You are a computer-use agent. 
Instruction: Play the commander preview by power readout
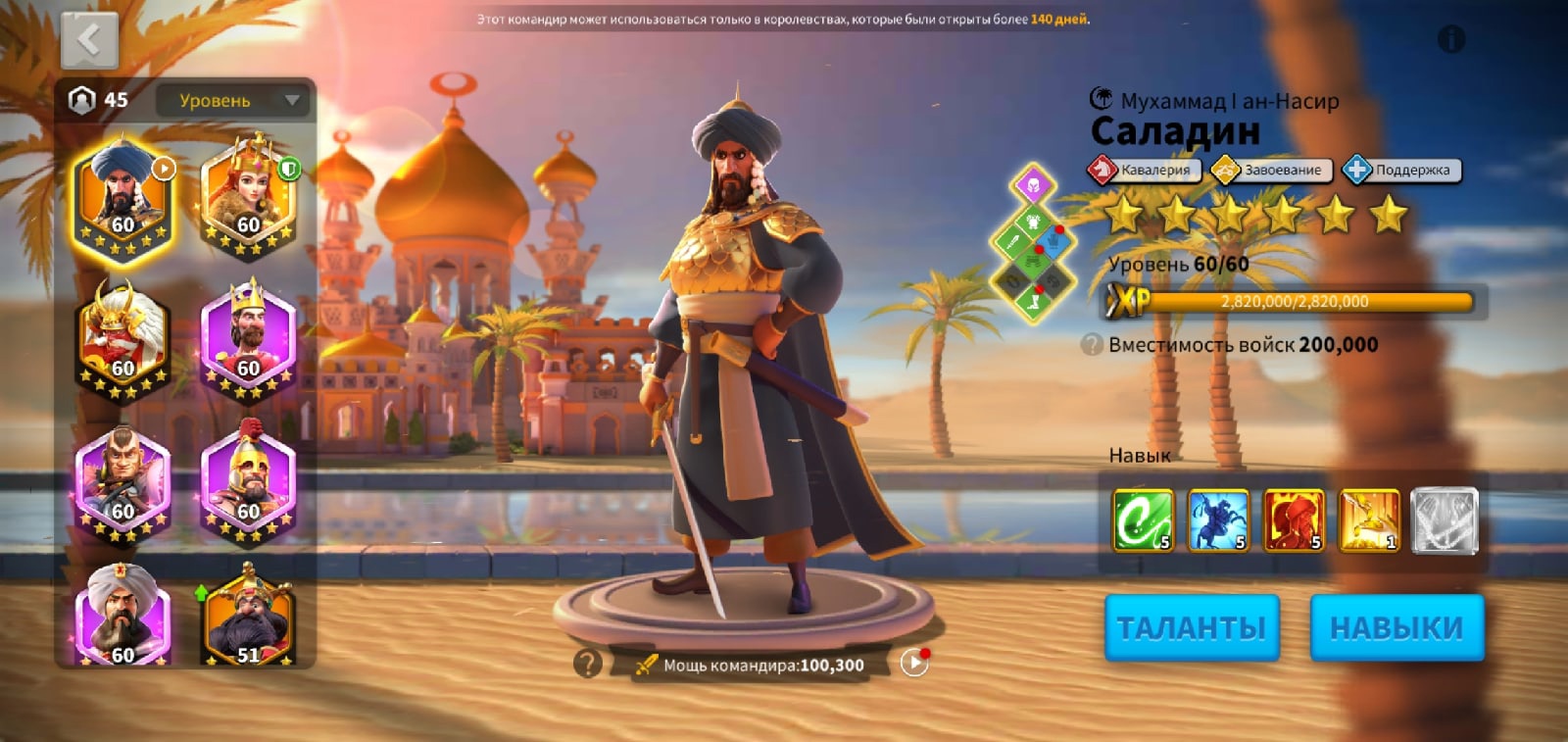(914, 664)
